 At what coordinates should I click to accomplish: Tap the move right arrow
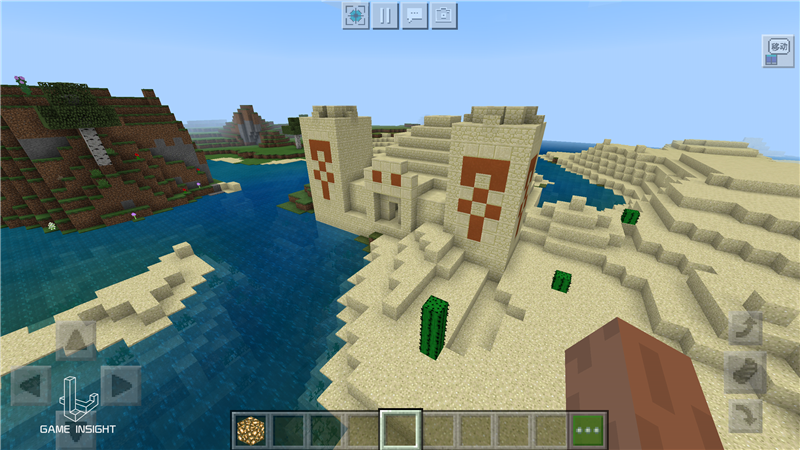click(x=121, y=385)
